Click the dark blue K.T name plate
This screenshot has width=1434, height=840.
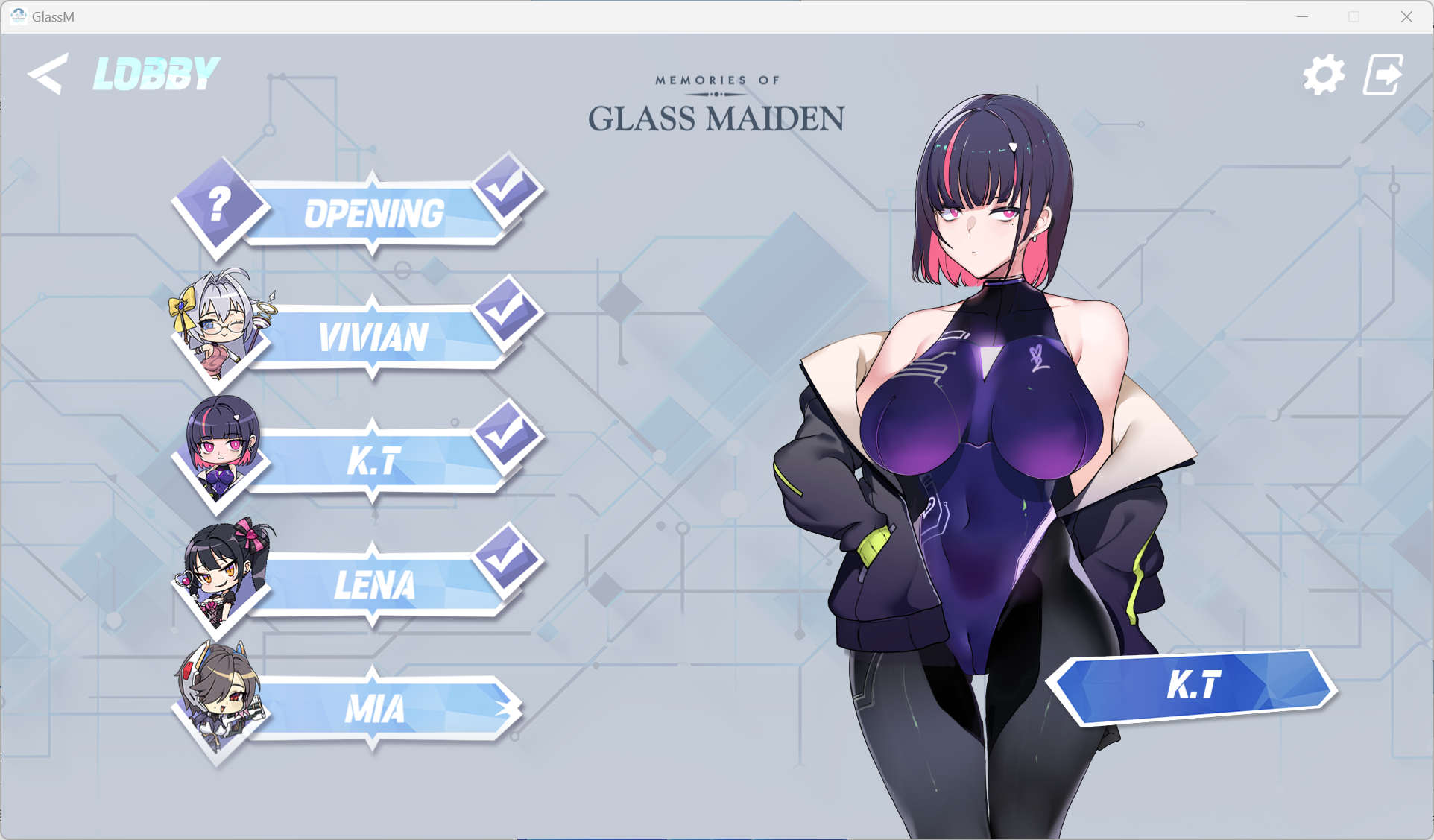(x=1193, y=686)
